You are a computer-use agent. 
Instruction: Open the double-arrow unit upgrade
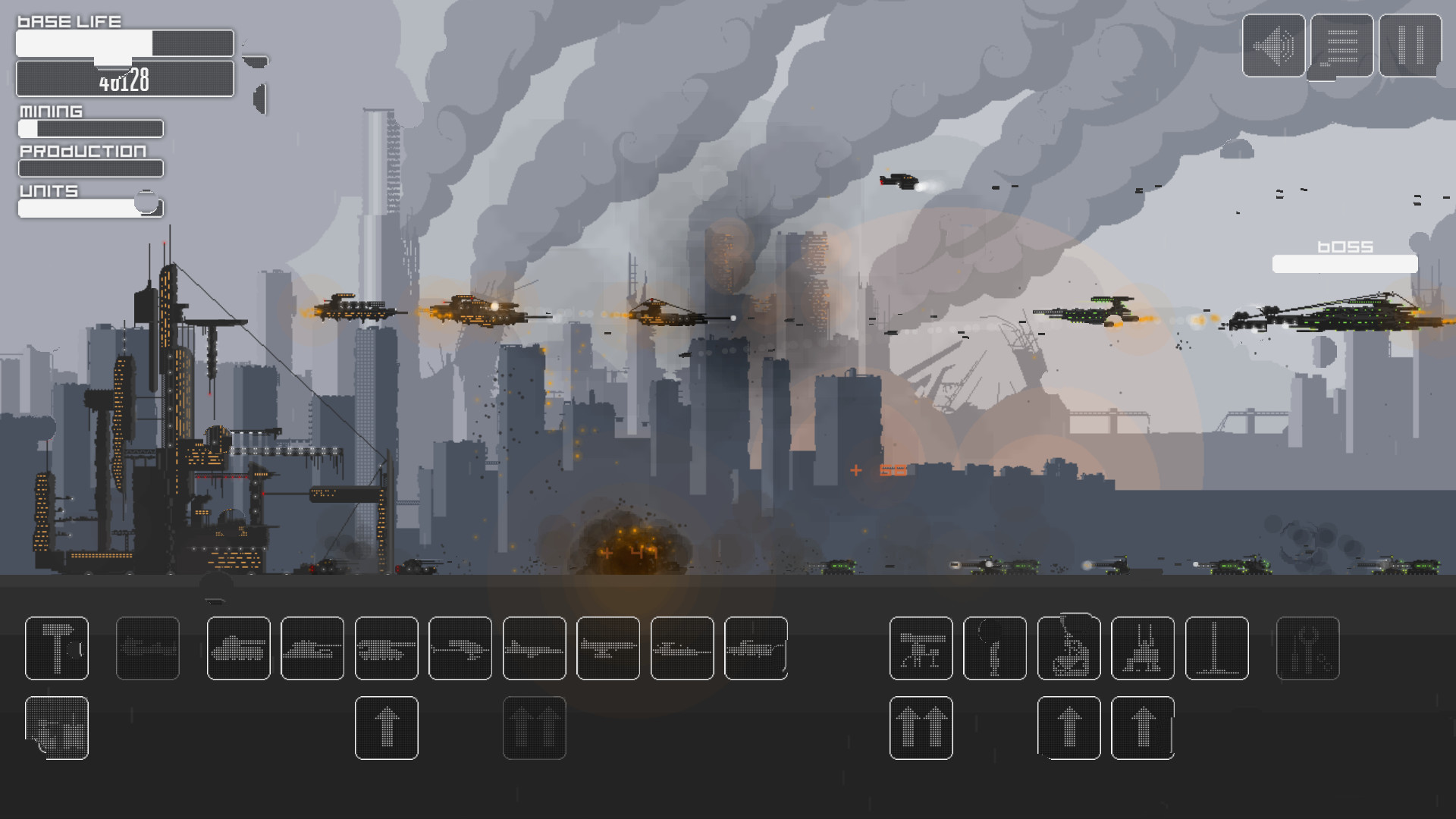[920, 730]
